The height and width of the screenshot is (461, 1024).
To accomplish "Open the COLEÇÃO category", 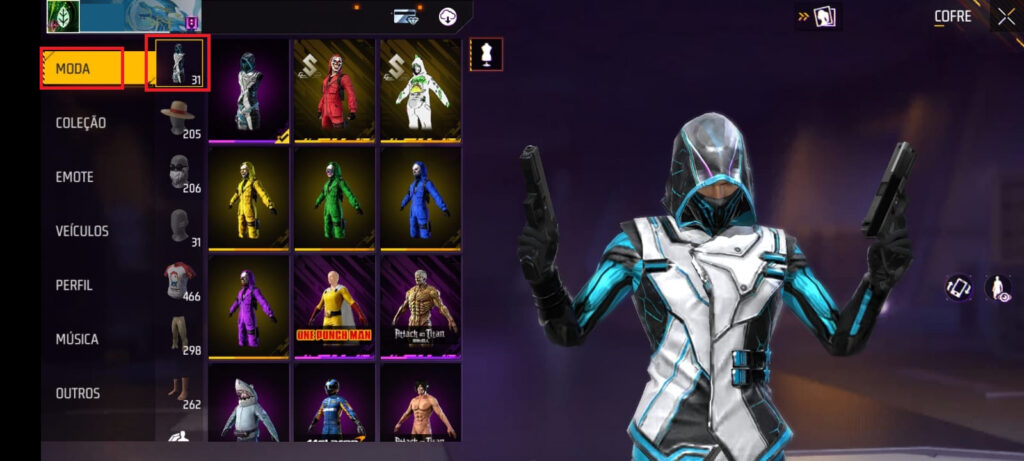I will coord(81,122).
